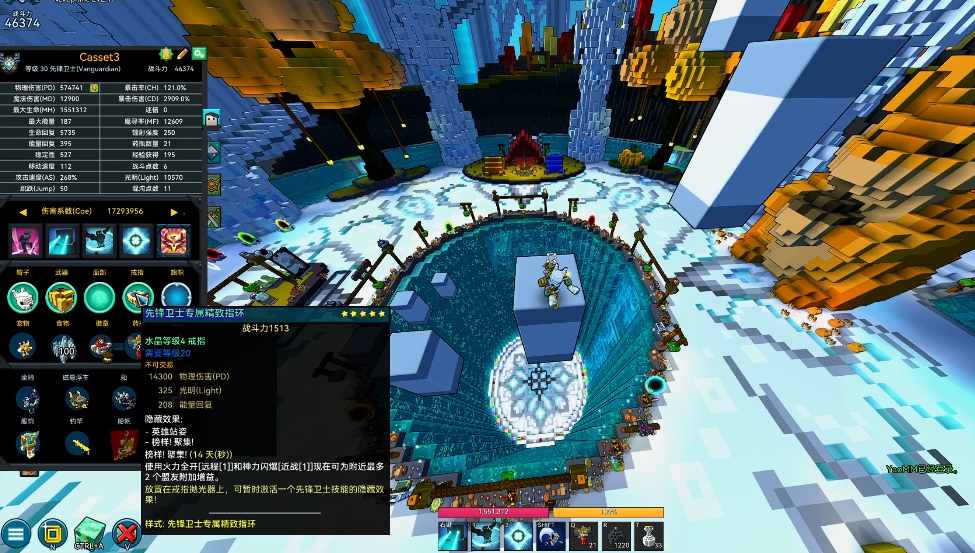Viewport: 975px width, 553px height.
Task: Select the golden weapon equipment slot
Action: [x=62, y=297]
